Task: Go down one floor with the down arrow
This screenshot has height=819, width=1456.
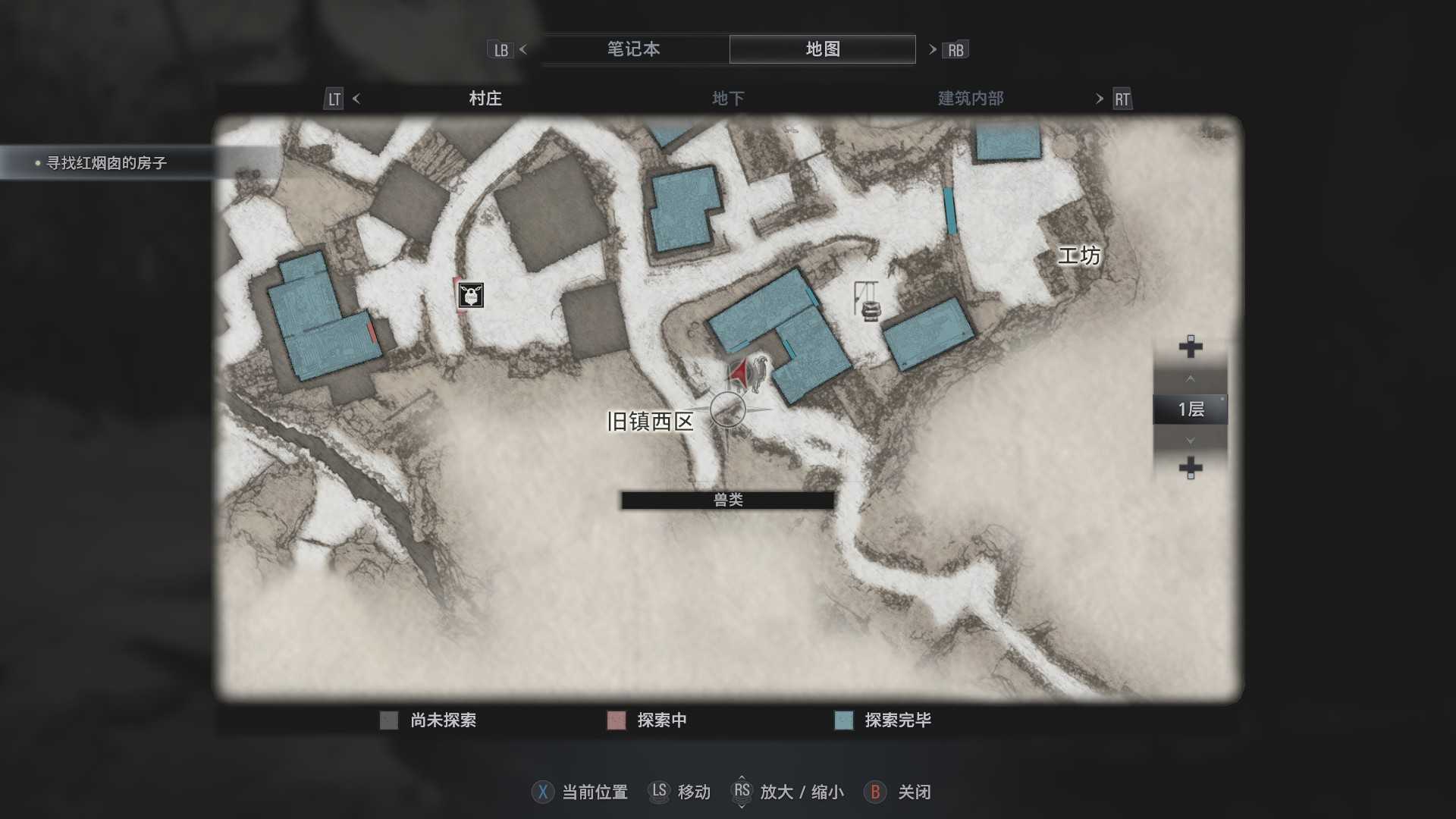Action: click(1190, 441)
